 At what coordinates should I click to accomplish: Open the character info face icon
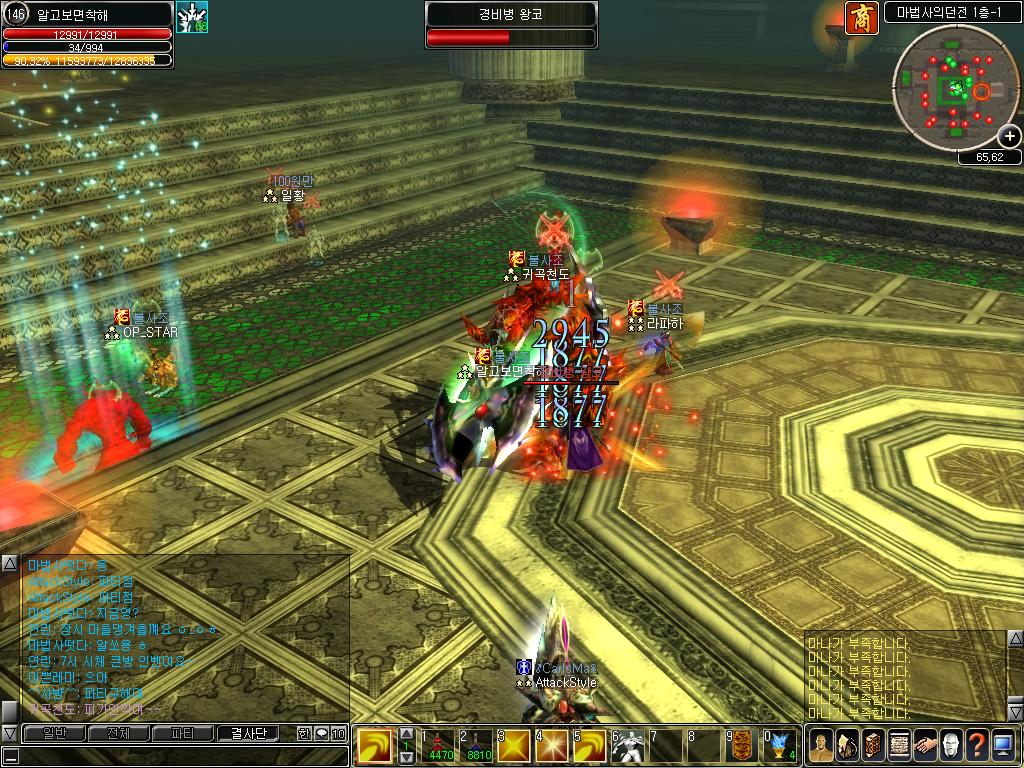point(820,745)
